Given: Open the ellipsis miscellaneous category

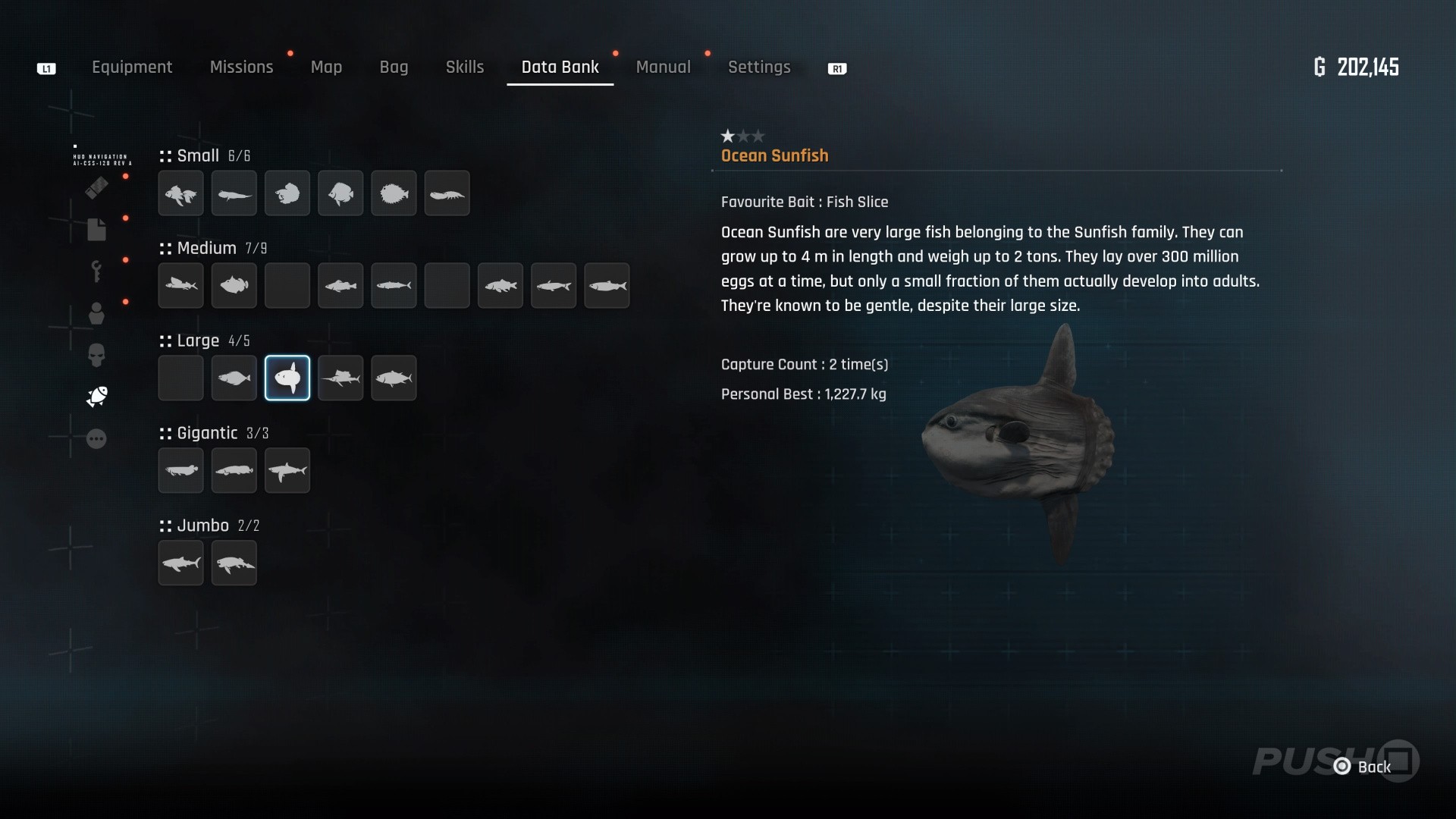Looking at the screenshot, I should tap(96, 439).
